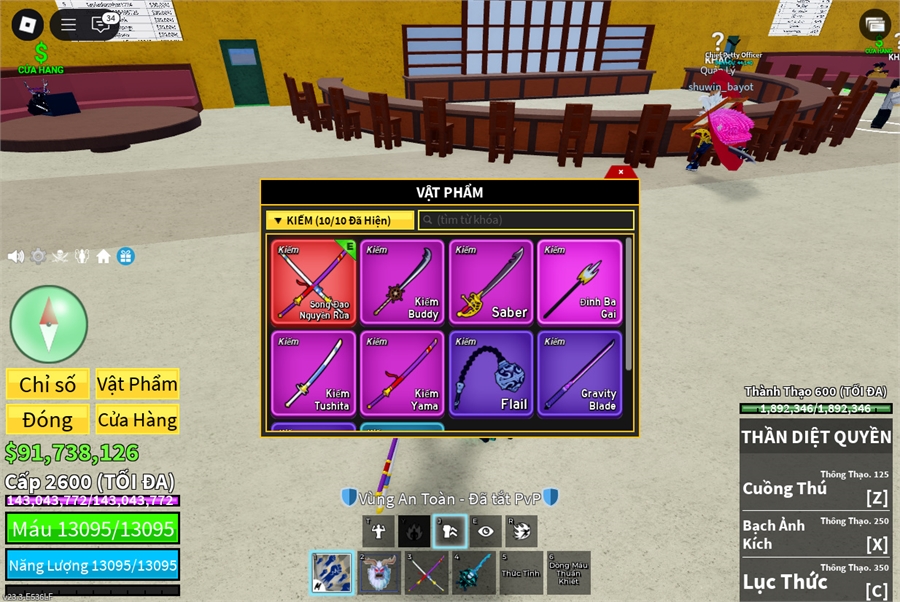Image resolution: width=900 pixels, height=602 pixels.
Task: Toggle the Vật Phẩm inventory button
Action: 137,384
